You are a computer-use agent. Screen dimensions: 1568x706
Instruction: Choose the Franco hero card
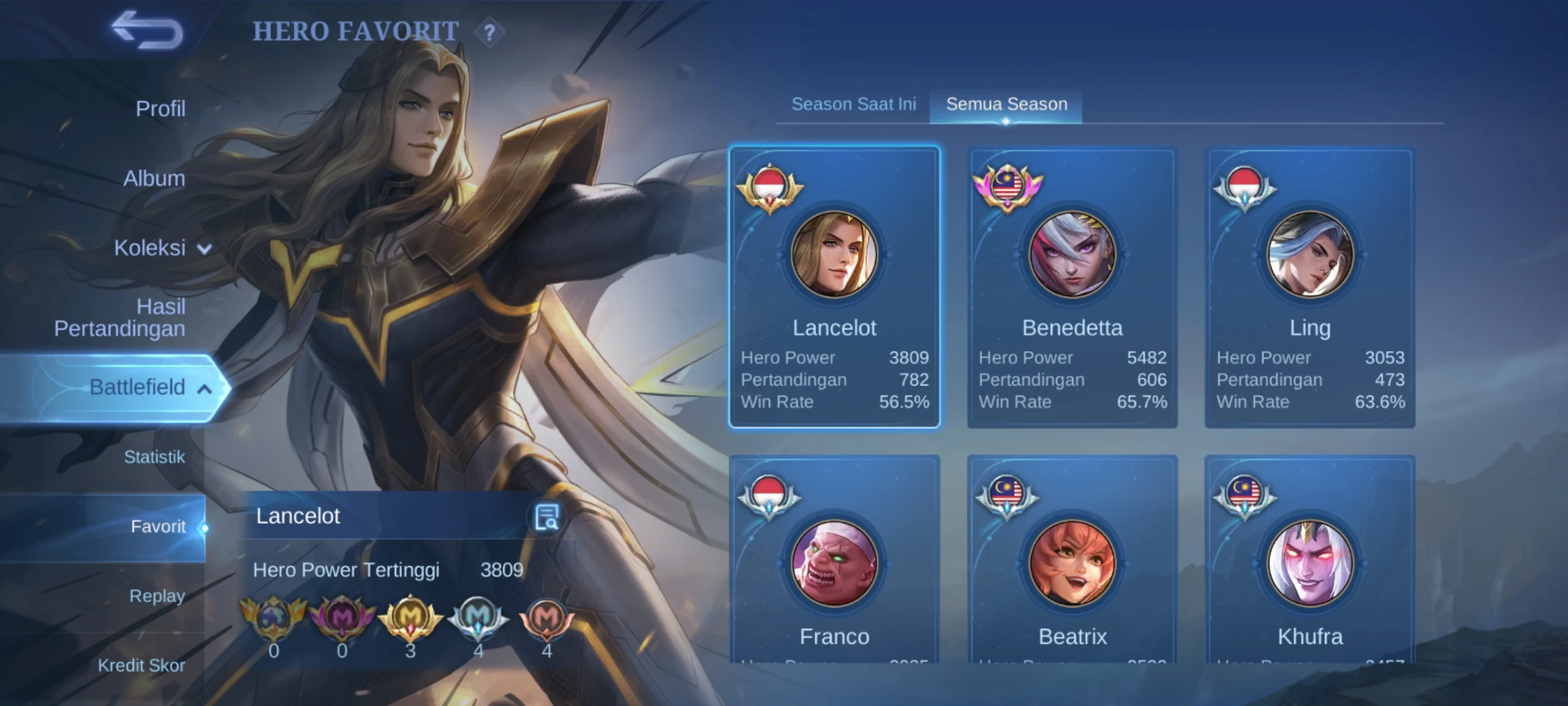[x=834, y=562]
